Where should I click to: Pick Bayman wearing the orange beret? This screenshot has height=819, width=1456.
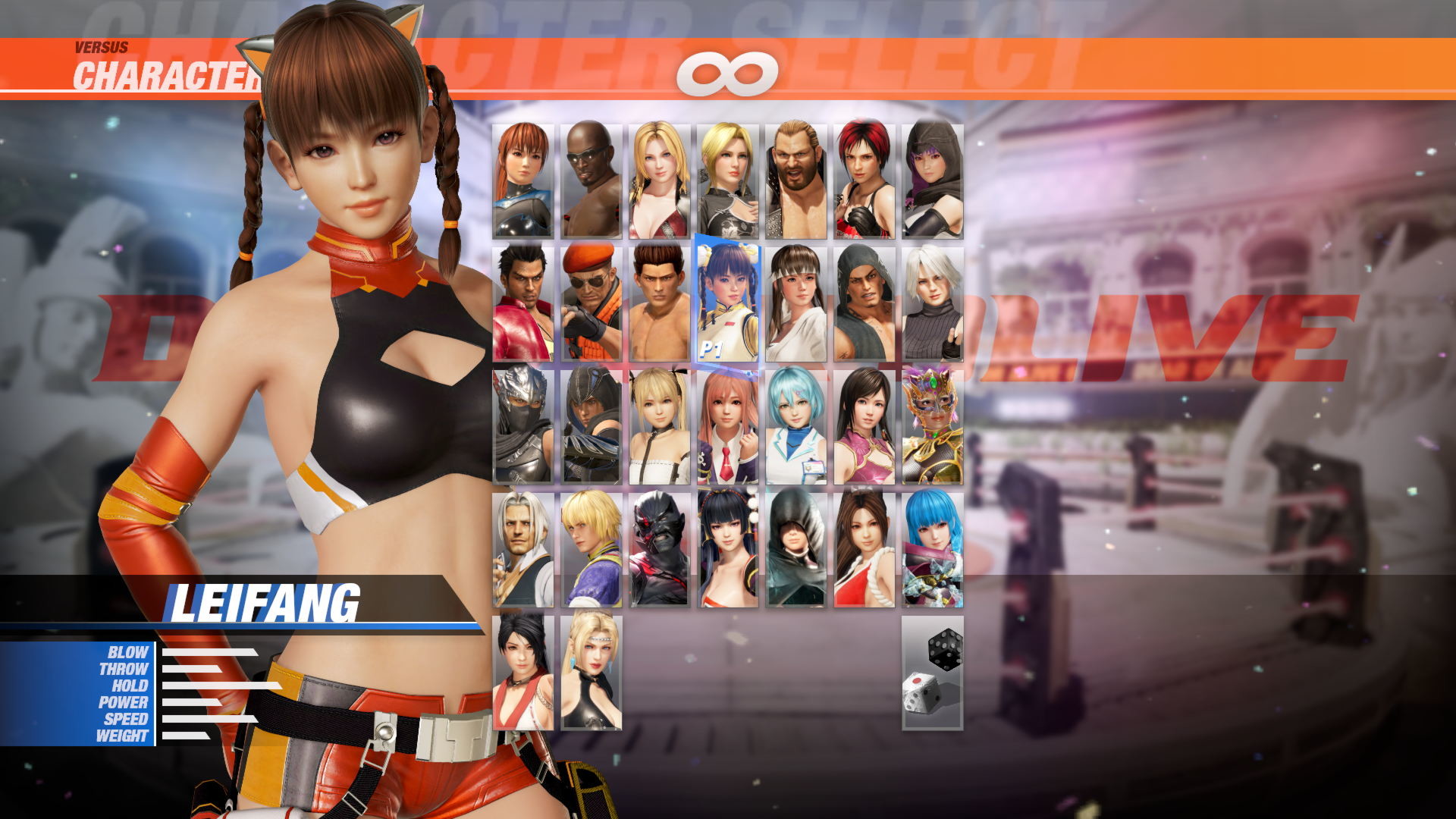coord(589,303)
